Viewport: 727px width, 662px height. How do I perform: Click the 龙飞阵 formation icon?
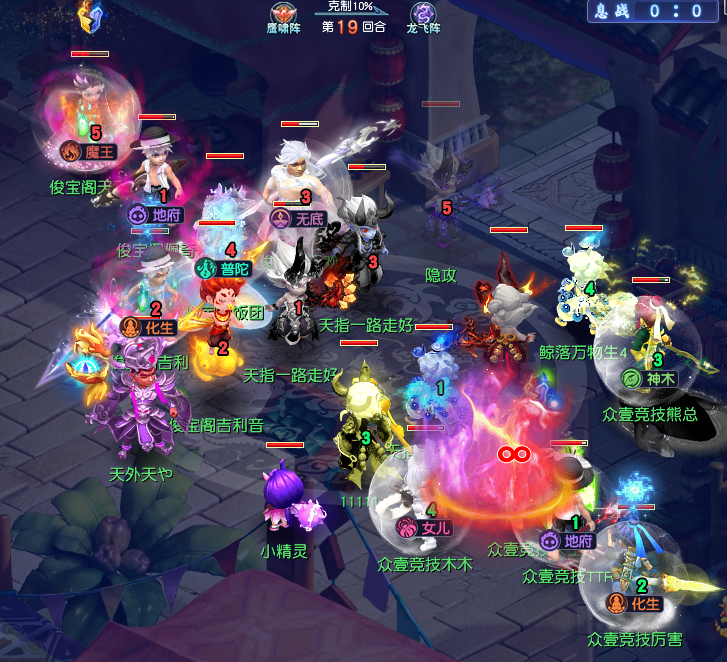point(423,13)
